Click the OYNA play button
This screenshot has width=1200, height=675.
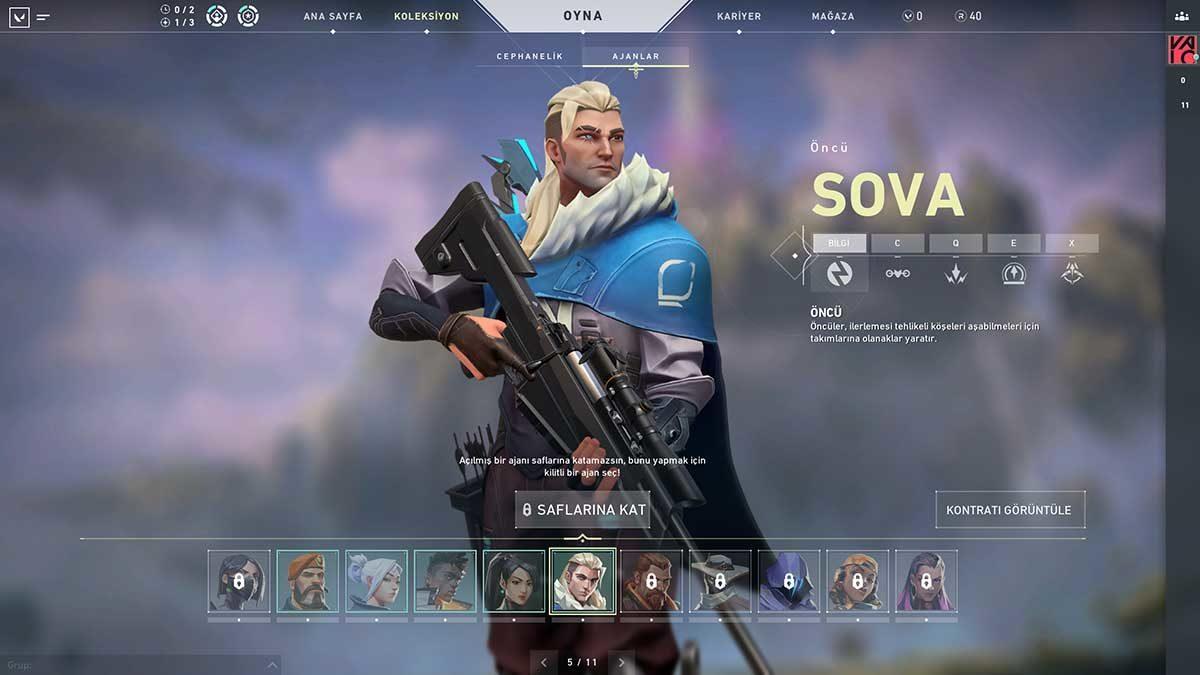[583, 16]
